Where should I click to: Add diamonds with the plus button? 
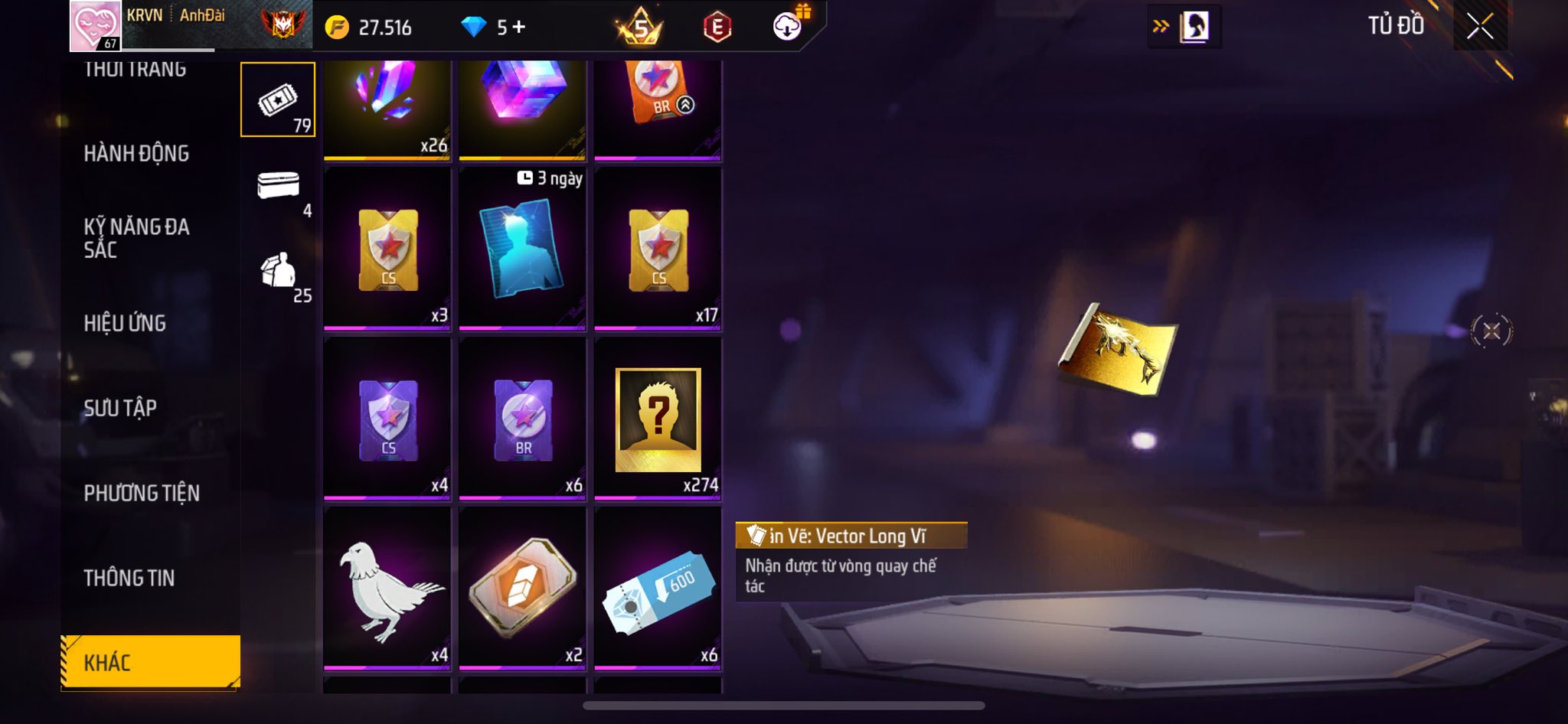[519, 28]
